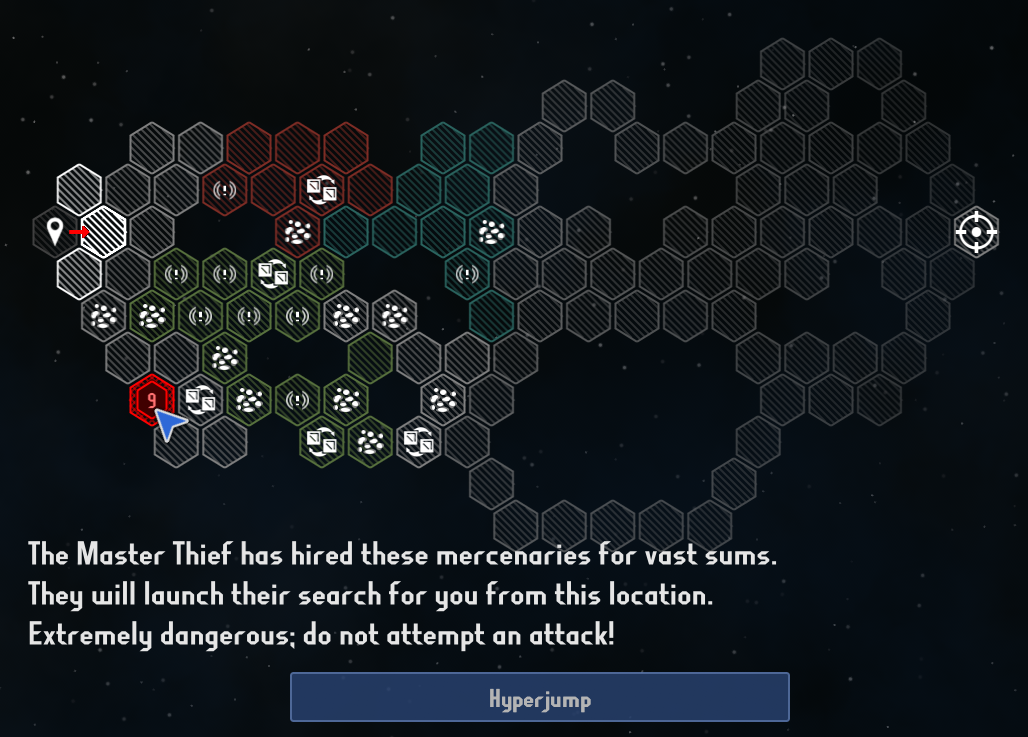1028x737 pixels.
Task: Select the signal hex in the teal zone
Action: tap(467, 273)
